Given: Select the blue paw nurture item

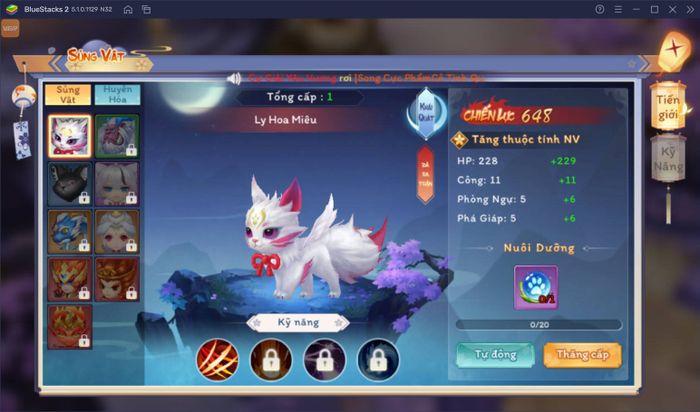Looking at the screenshot, I should [x=537, y=286].
